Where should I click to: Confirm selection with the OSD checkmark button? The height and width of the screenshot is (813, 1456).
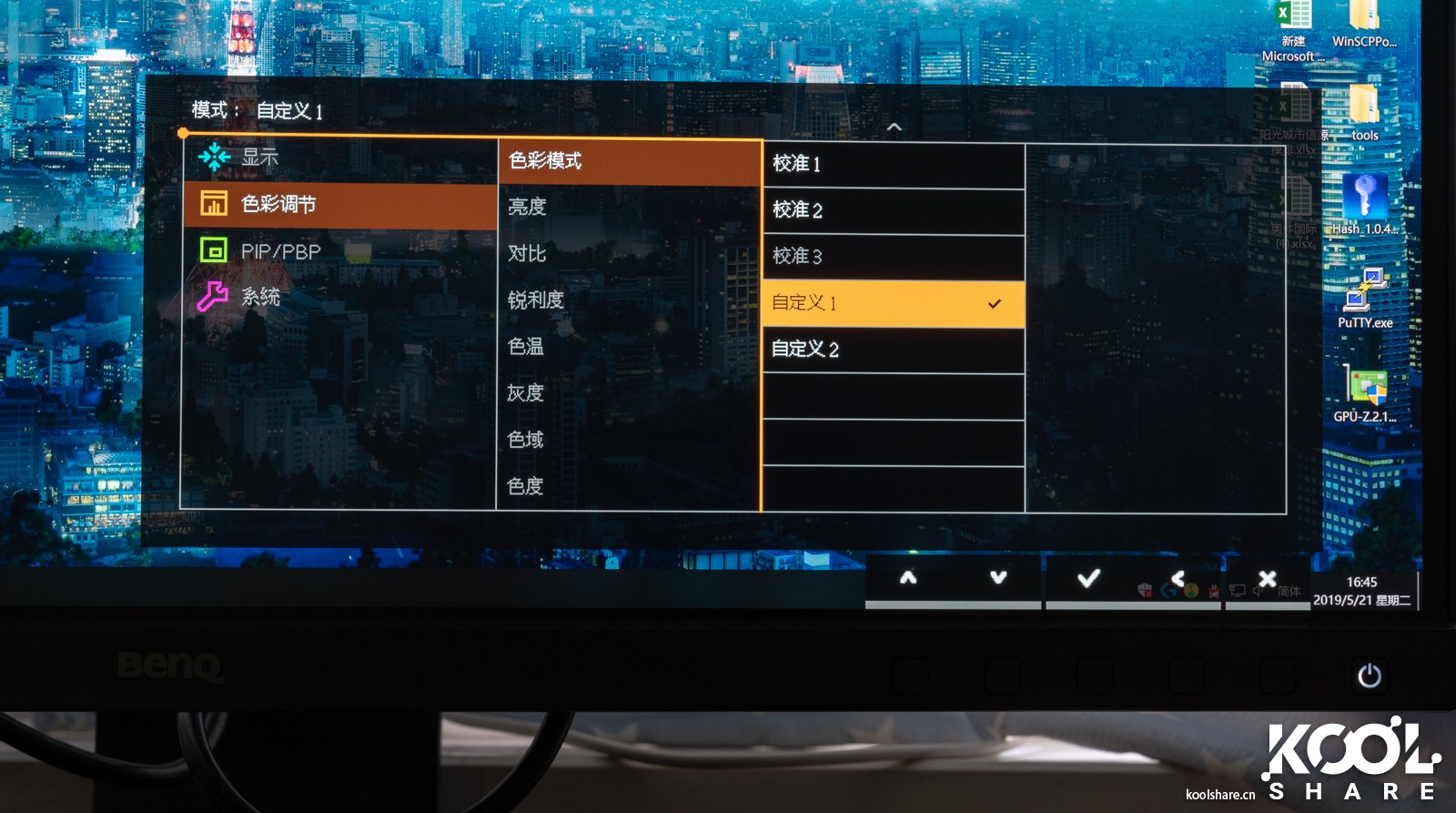point(1088,577)
